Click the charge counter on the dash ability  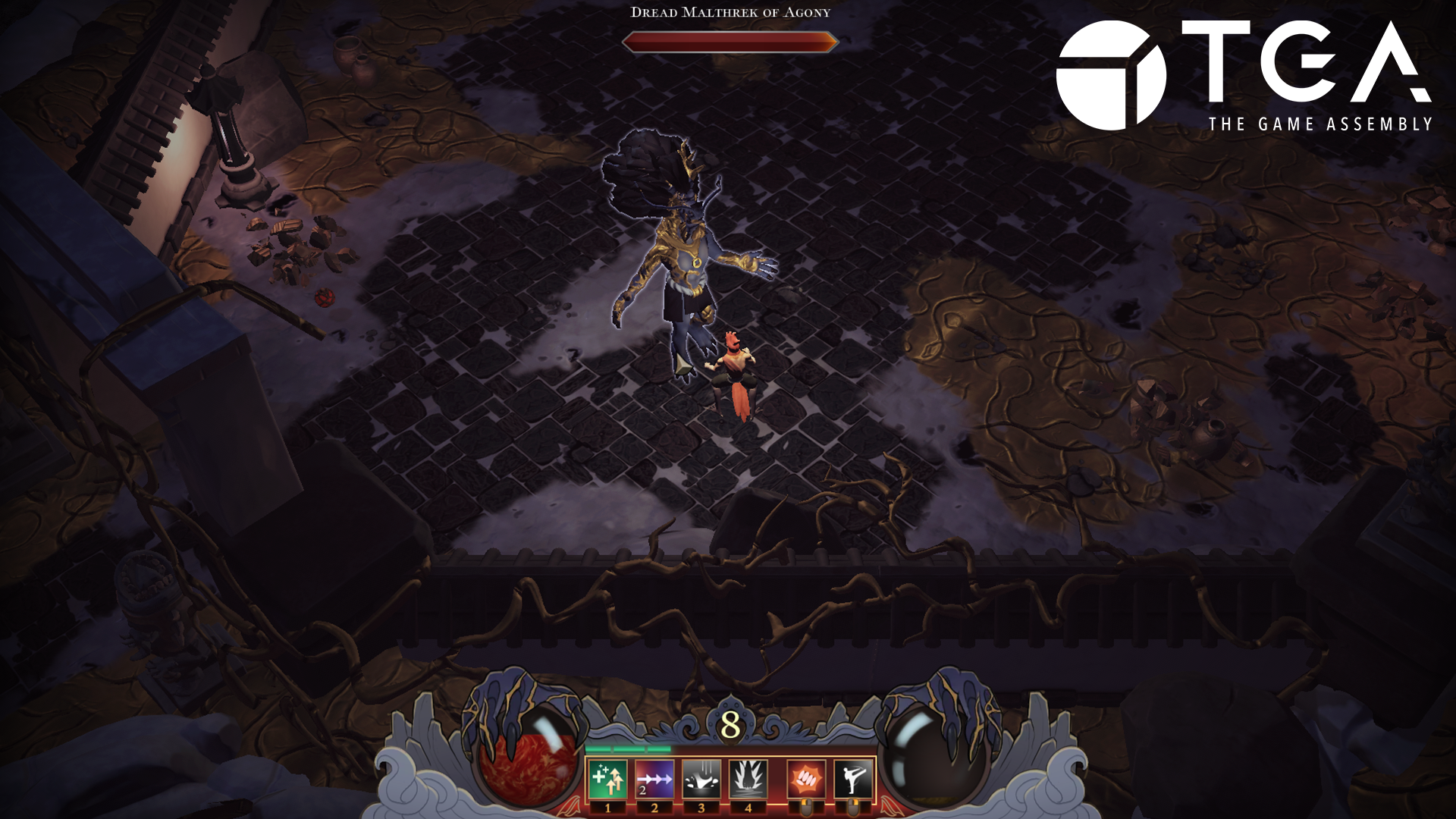point(642,789)
